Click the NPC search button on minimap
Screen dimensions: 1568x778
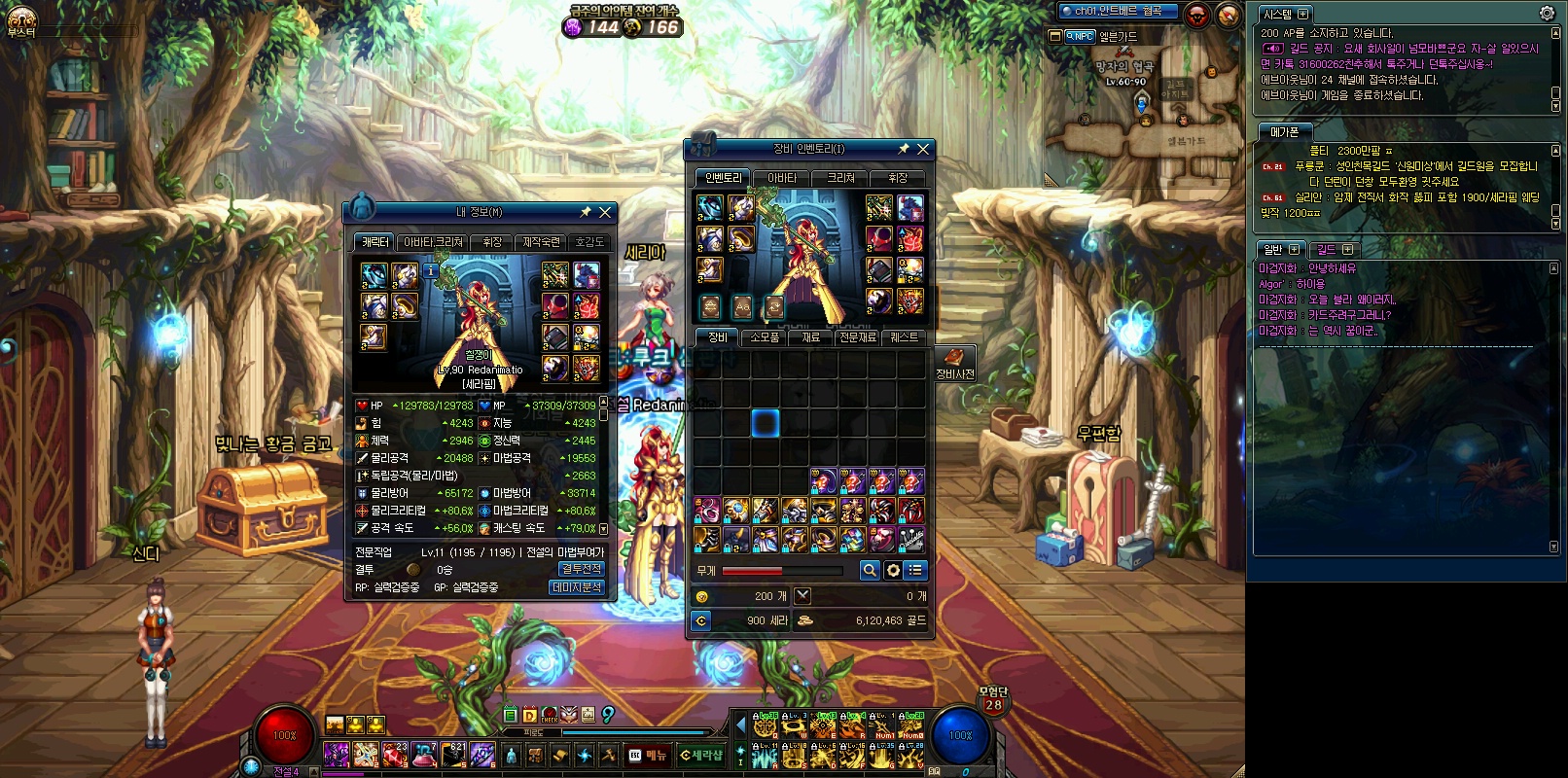1080,36
